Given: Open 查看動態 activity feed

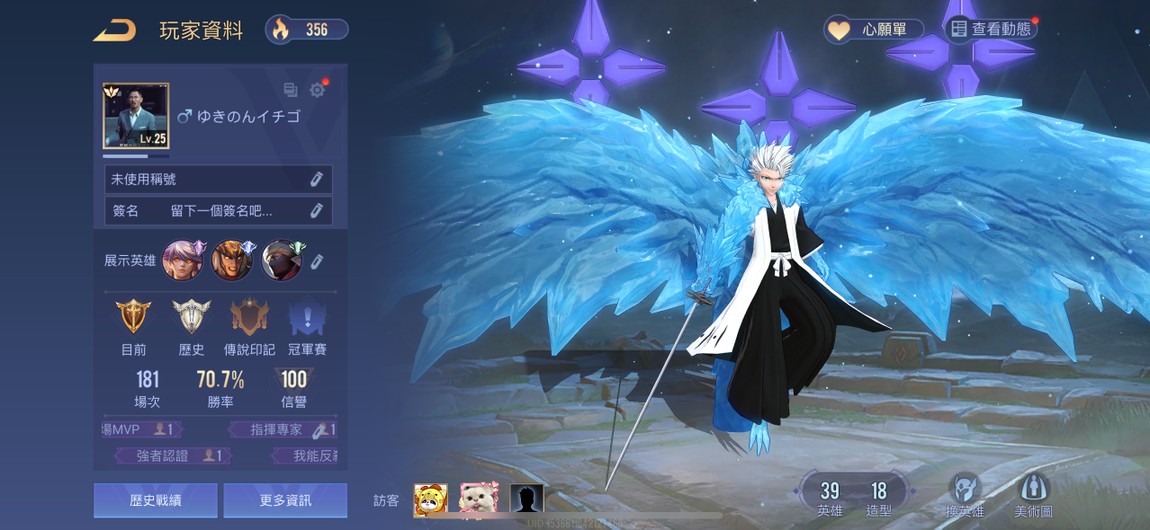Looking at the screenshot, I should point(990,29).
